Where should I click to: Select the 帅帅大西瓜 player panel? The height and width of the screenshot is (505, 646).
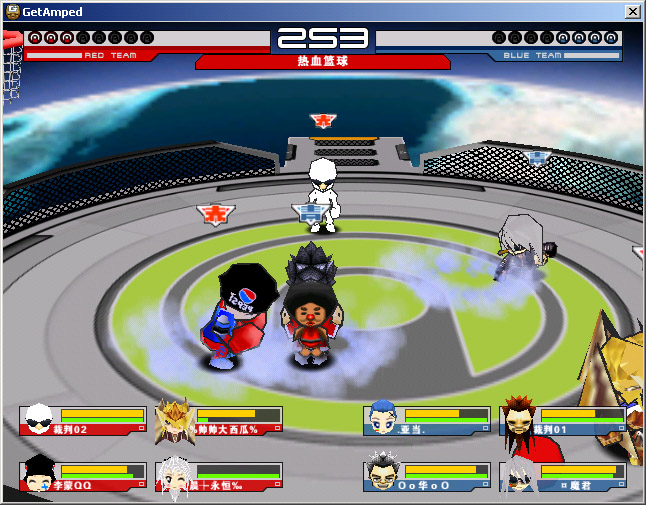[219, 420]
